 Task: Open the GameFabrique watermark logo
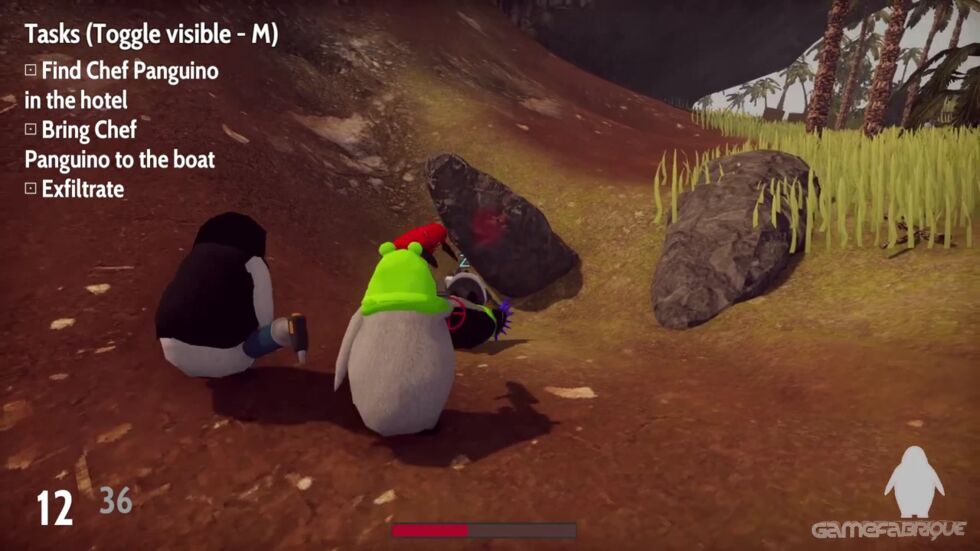888,530
